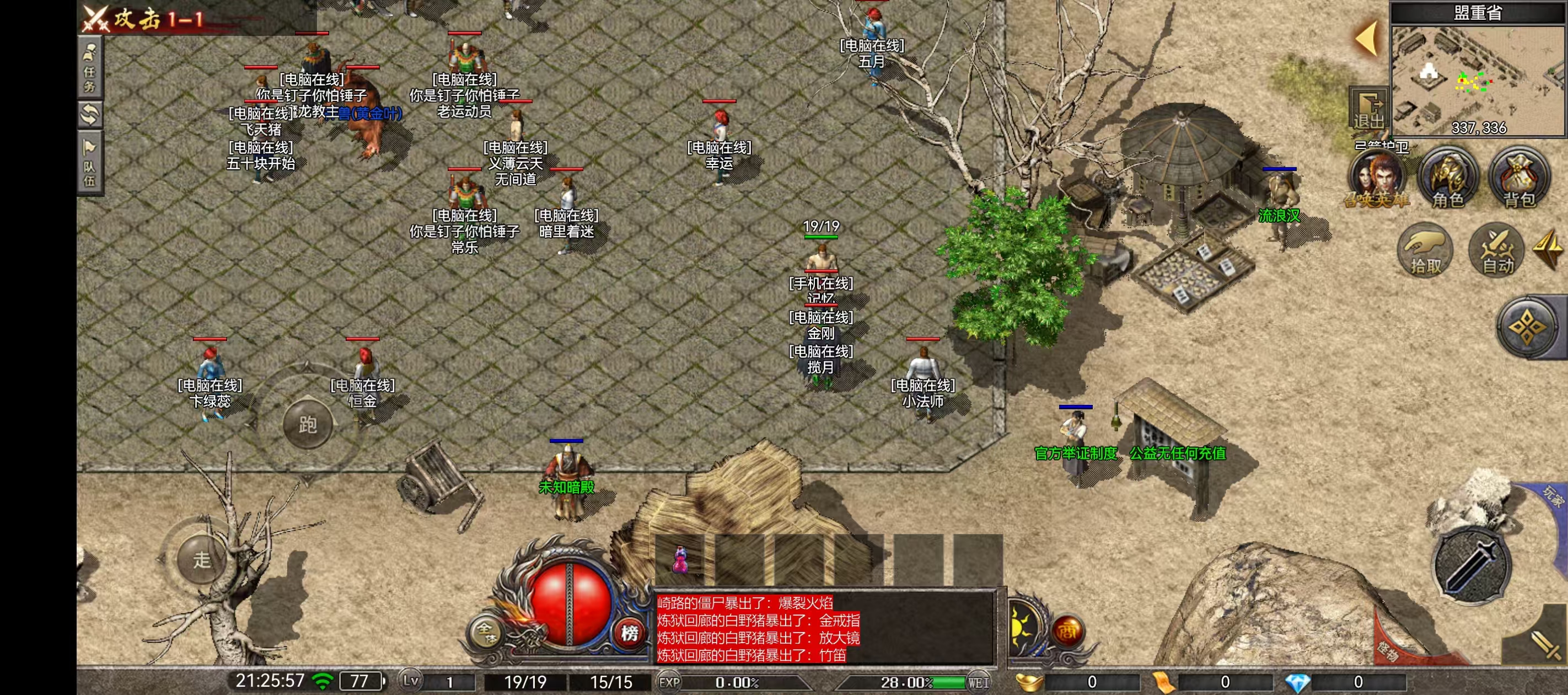Open the 角色 character sheet
This screenshot has height=695, width=1568.
point(1447,178)
